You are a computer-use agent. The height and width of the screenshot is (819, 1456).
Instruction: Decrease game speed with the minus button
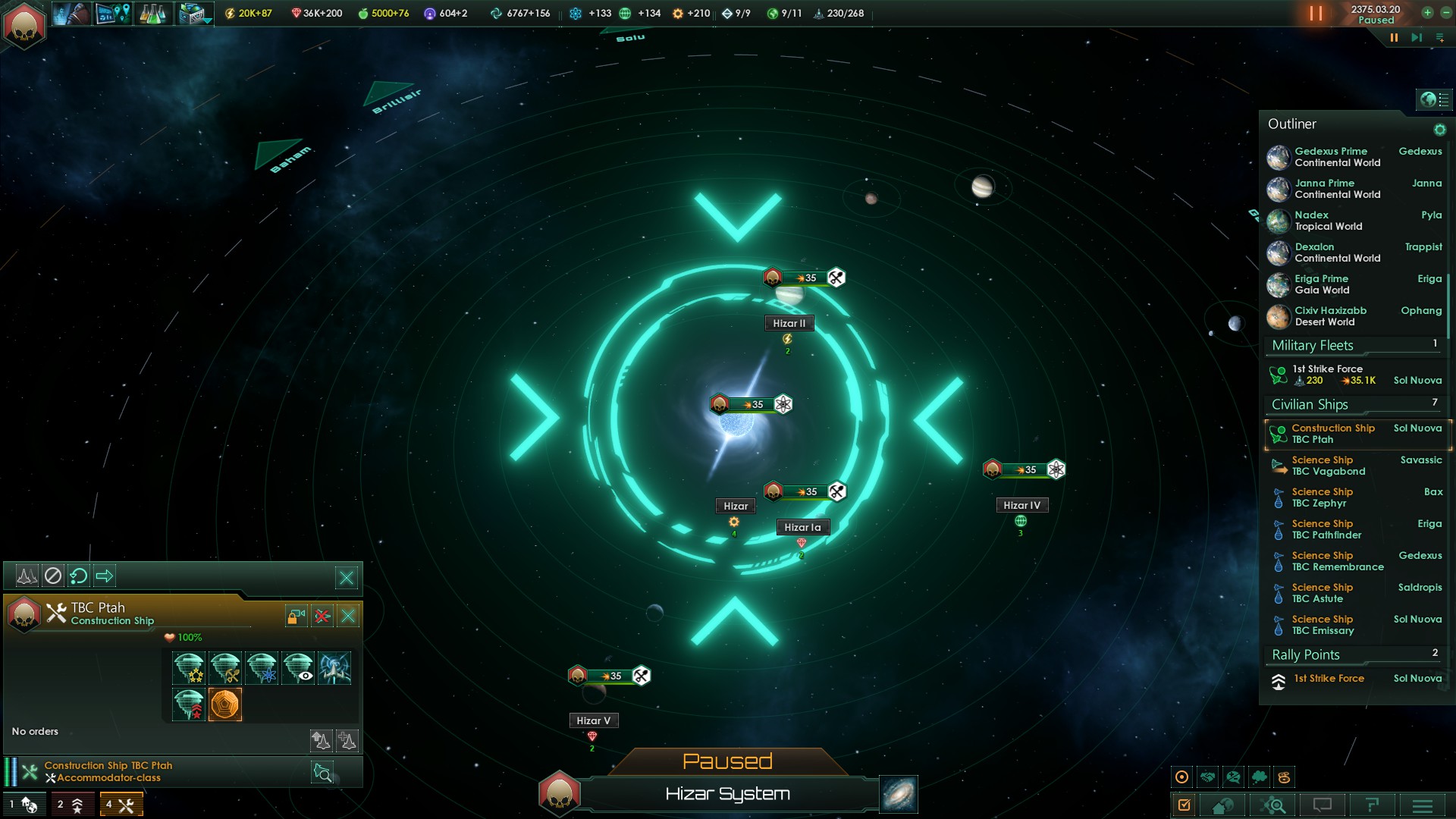[1445, 13]
